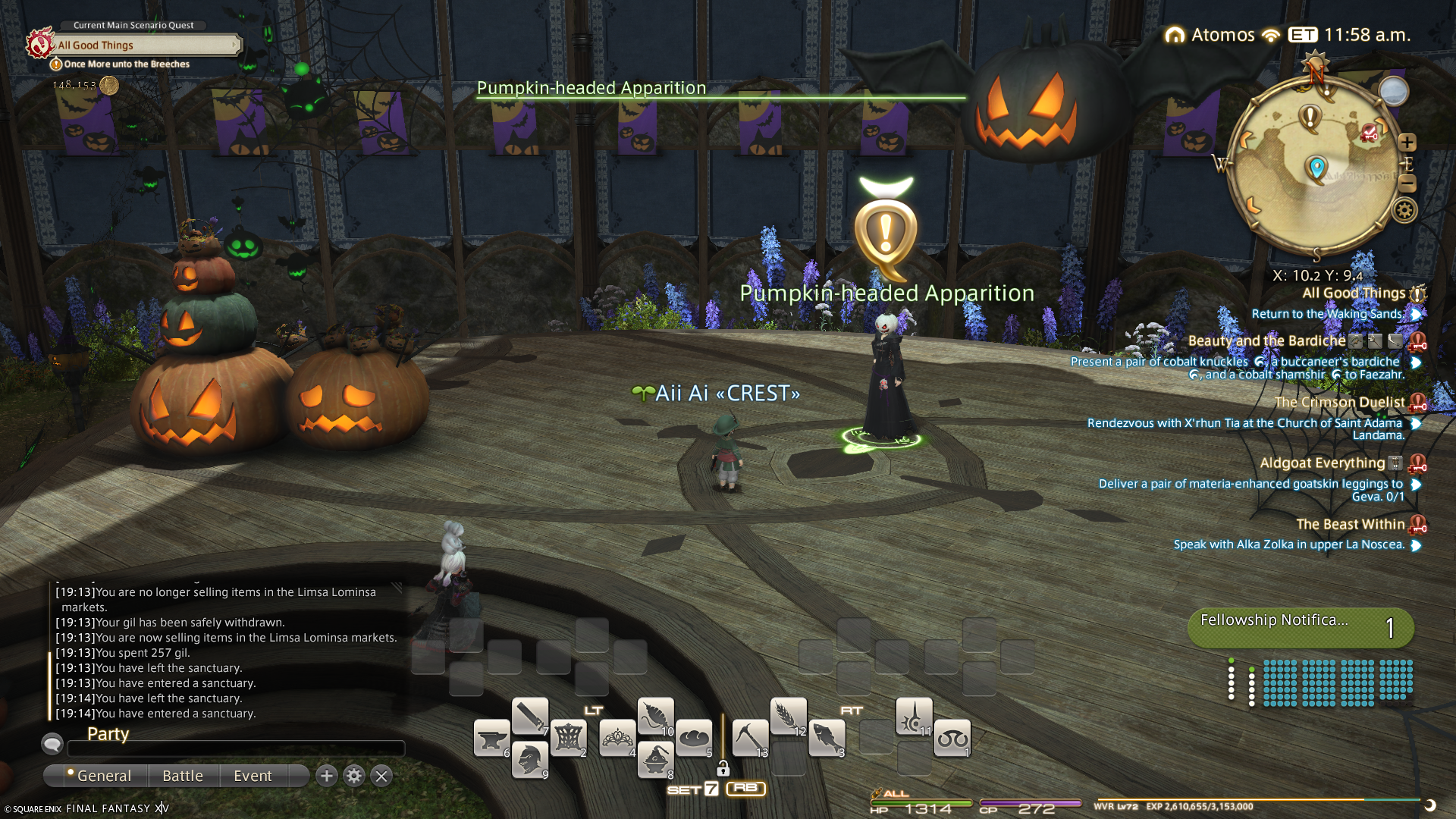Select the helmet Armorer hotbar icon
The height and width of the screenshot is (819, 1456).
529,759
